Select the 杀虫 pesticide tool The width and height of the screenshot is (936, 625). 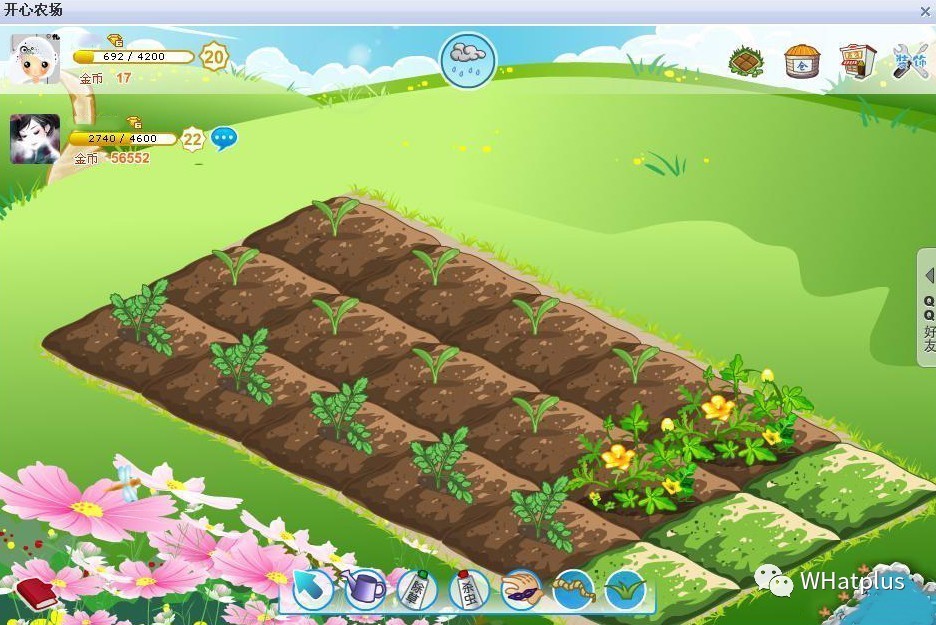468,589
